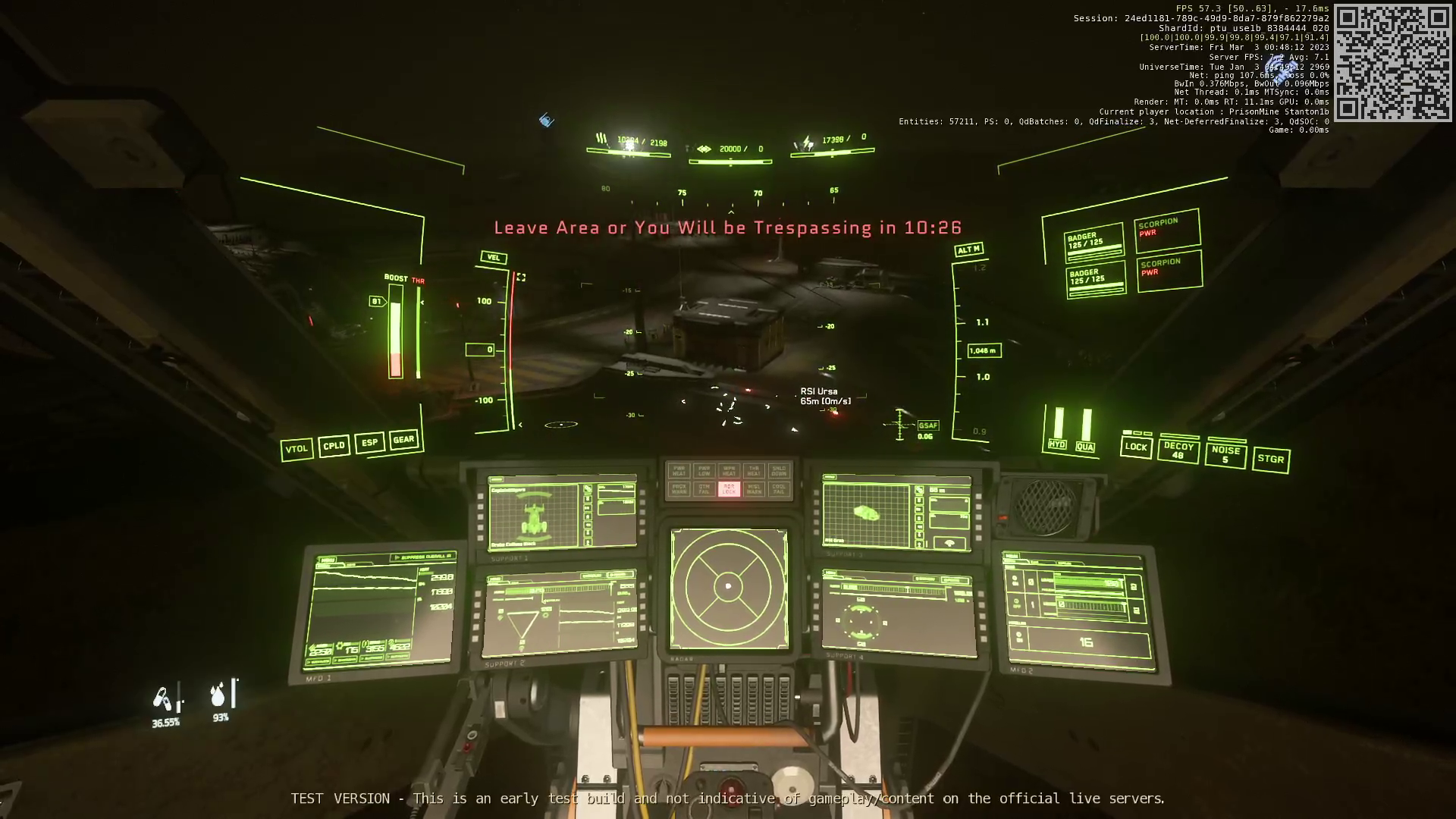The image size is (1456, 819).
Task: Toggle the landing GEAR indicator
Action: click(x=404, y=438)
